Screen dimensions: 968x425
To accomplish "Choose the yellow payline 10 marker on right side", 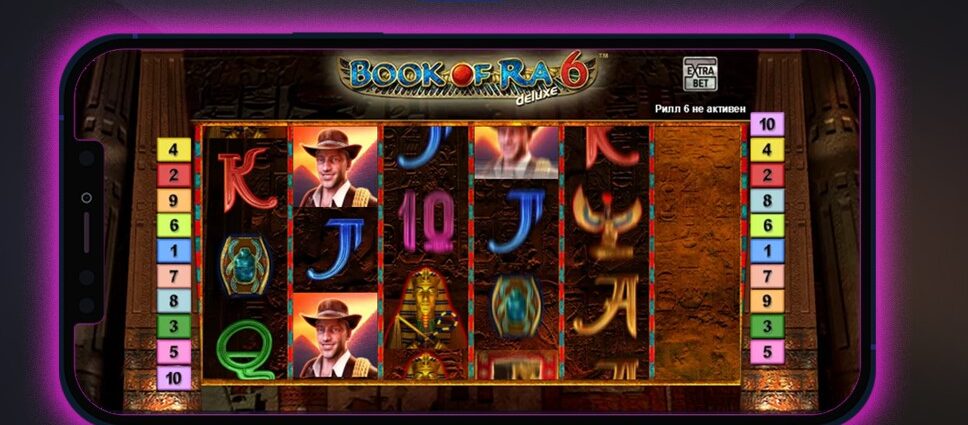I will [767, 125].
